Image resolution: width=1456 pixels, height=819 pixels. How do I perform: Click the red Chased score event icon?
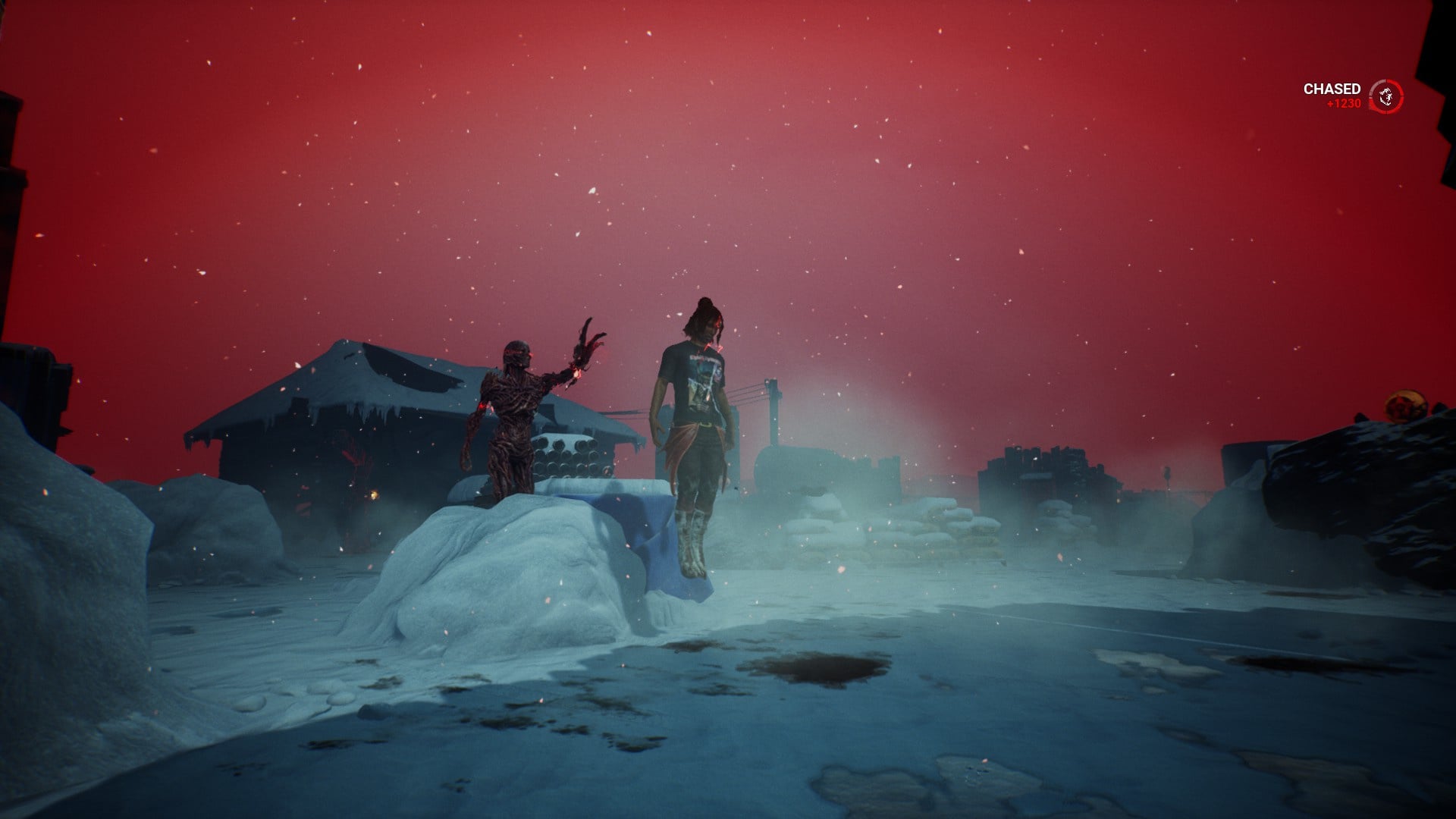[x=1386, y=96]
